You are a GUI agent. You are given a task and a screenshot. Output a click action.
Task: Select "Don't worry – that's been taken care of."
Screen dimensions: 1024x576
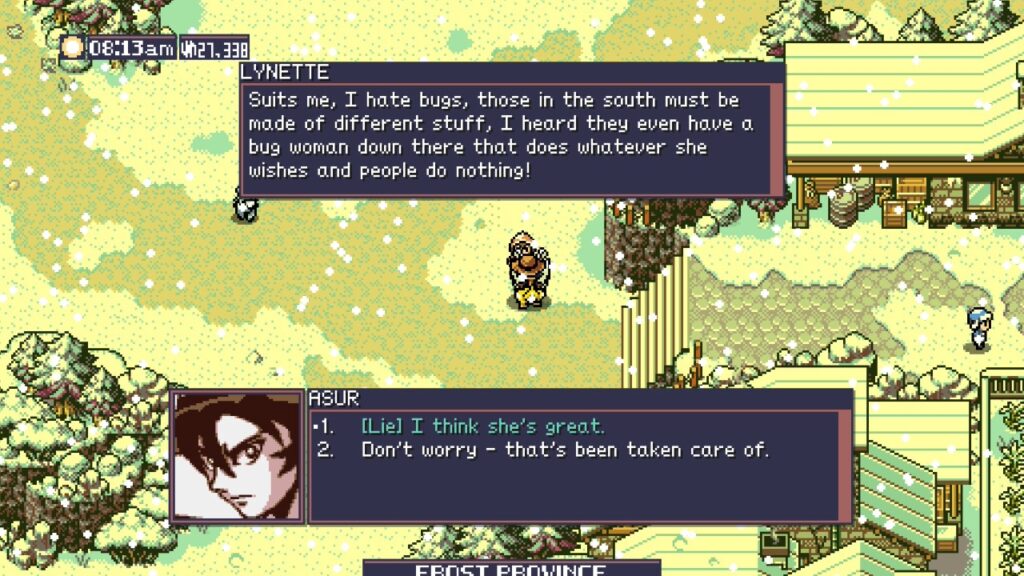[x=565, y=450]
